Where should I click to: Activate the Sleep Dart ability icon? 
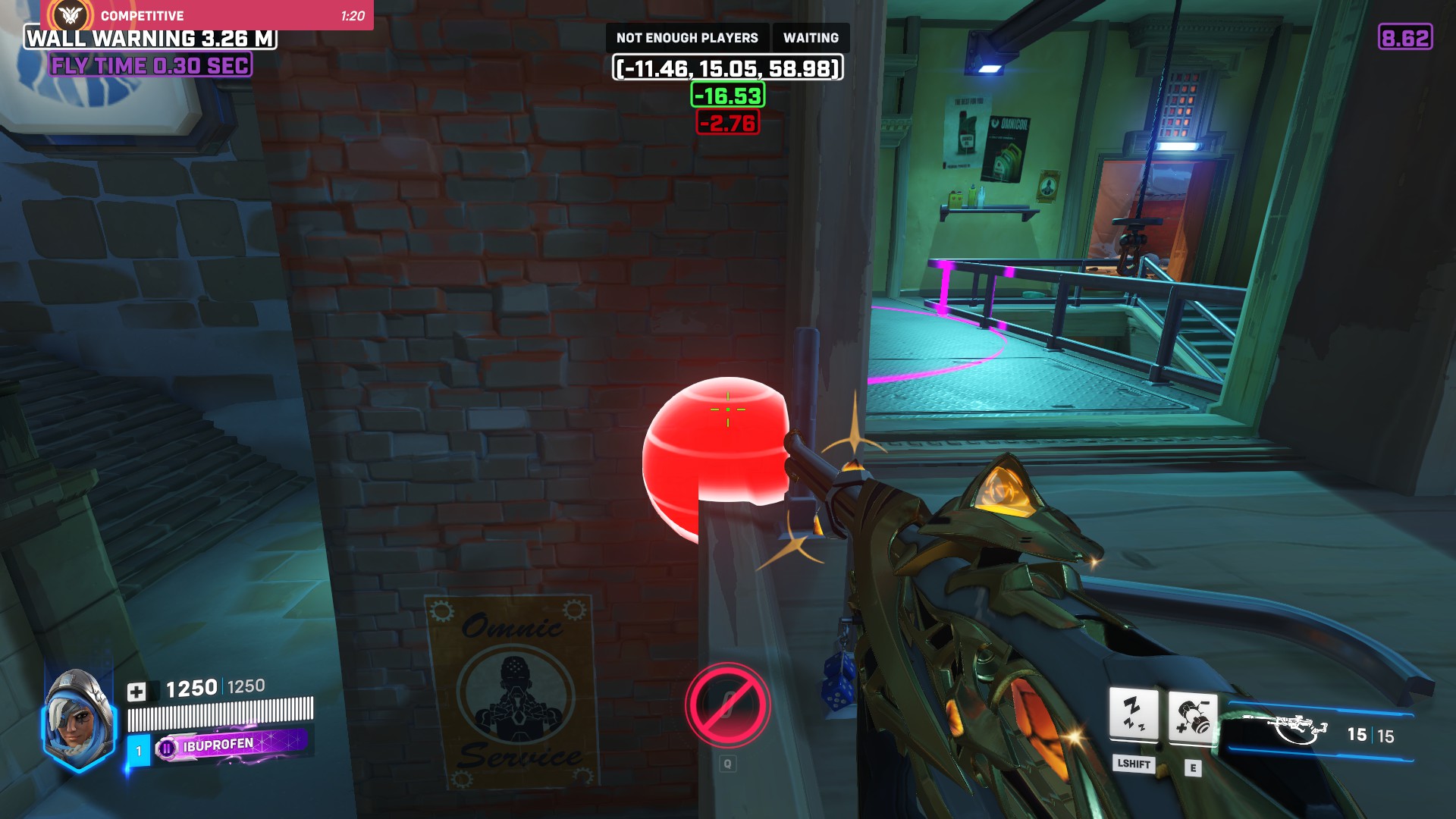pyautogui.click(x=1133, y=714)
